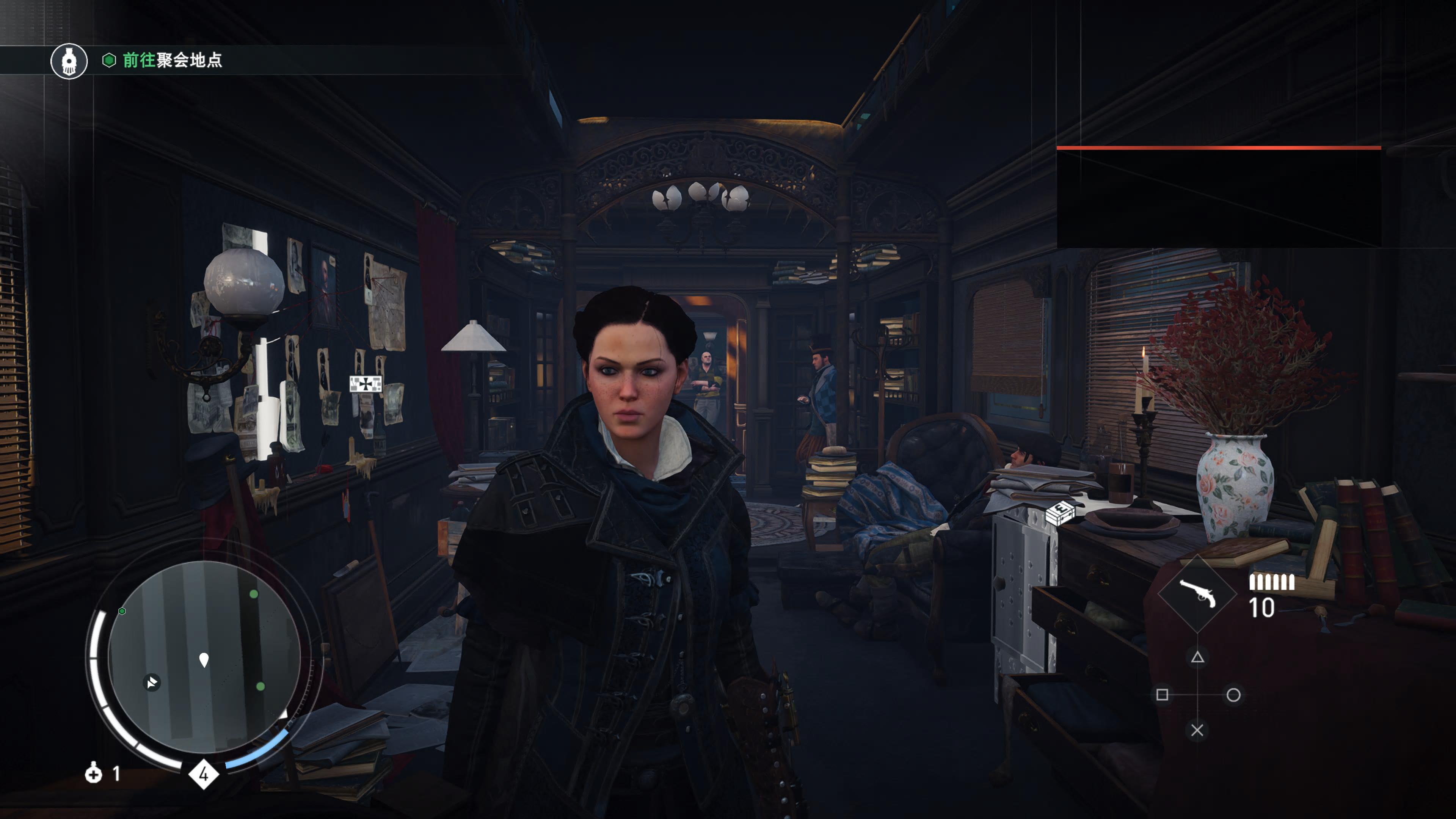This screenshot has width=1456, height=819.
Task: Click the train objective tracker icon
Action: coord(69,61)
